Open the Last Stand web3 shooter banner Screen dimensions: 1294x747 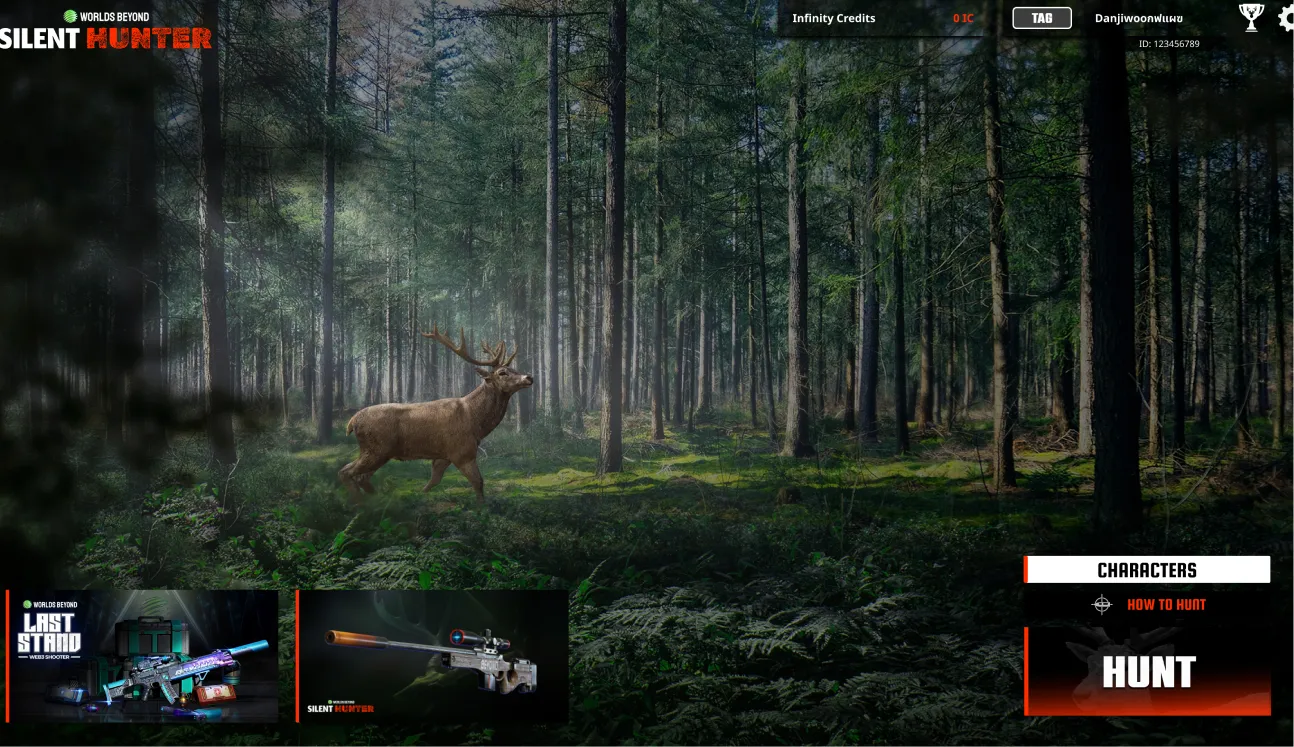(143, 656)
